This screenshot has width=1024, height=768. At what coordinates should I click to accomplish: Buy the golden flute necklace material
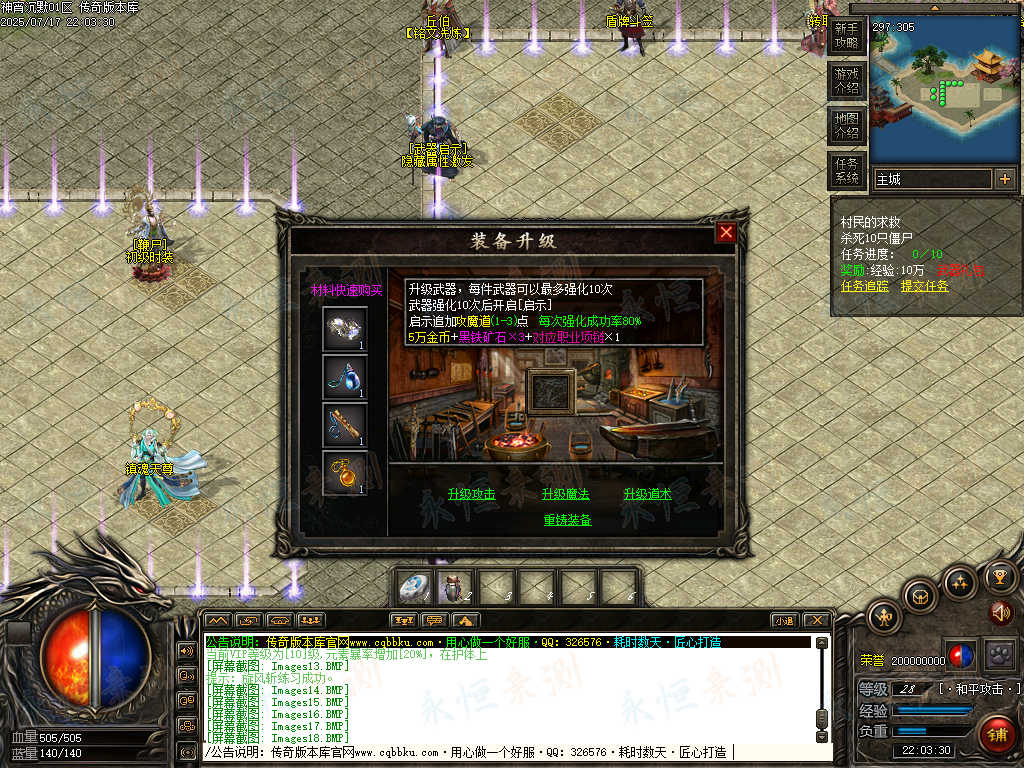[345, 425]
